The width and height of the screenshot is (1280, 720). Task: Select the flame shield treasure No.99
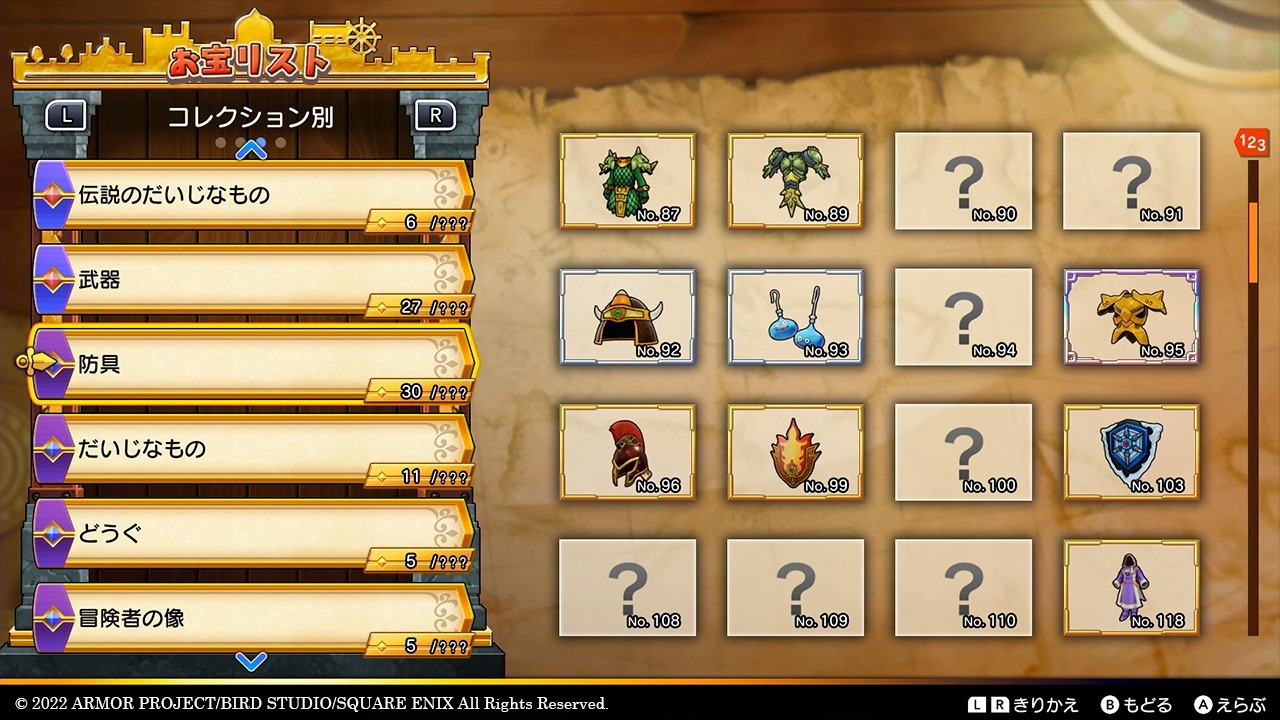[796, 452]
